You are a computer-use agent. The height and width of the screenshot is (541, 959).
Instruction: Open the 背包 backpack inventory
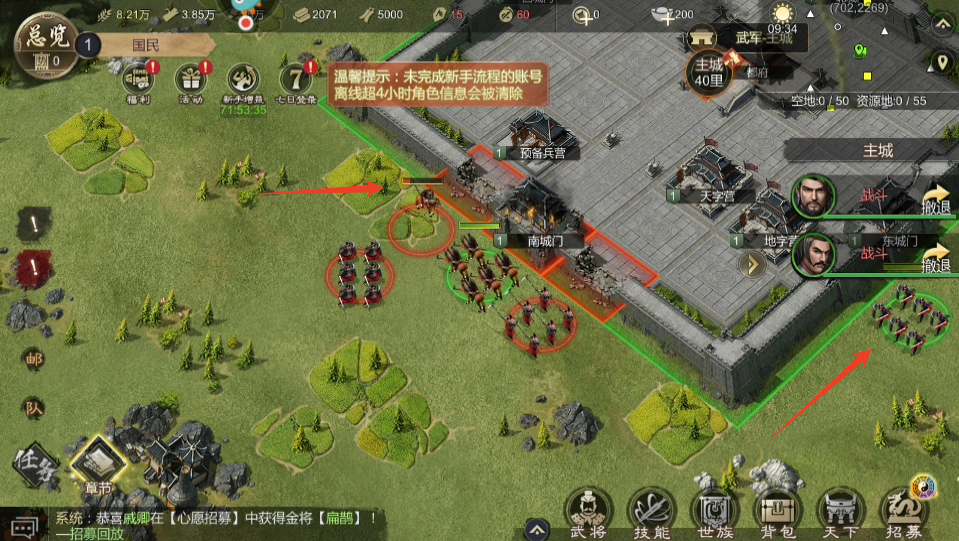click(777, 511)
